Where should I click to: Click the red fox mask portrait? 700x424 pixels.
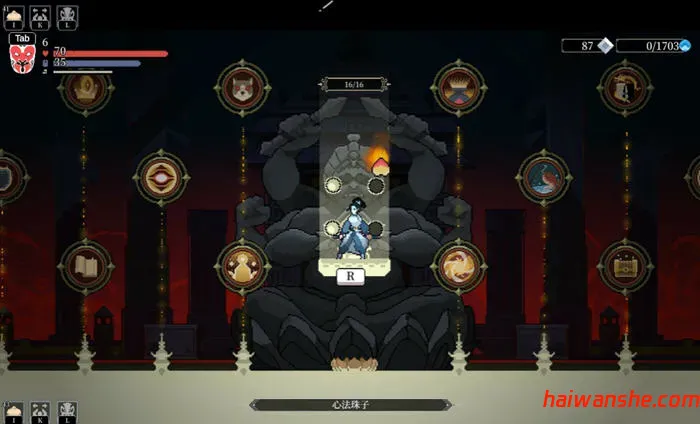[x=22, y=59]
